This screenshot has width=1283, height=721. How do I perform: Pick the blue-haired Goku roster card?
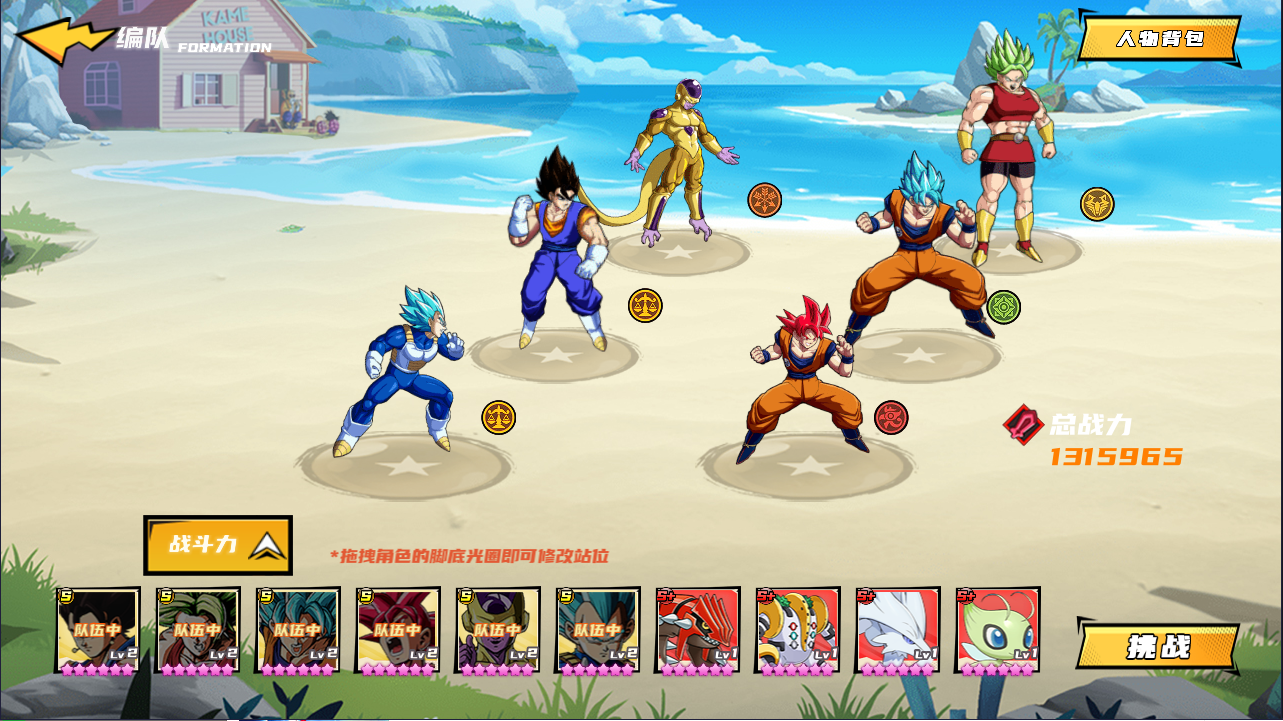click(298, 630)
